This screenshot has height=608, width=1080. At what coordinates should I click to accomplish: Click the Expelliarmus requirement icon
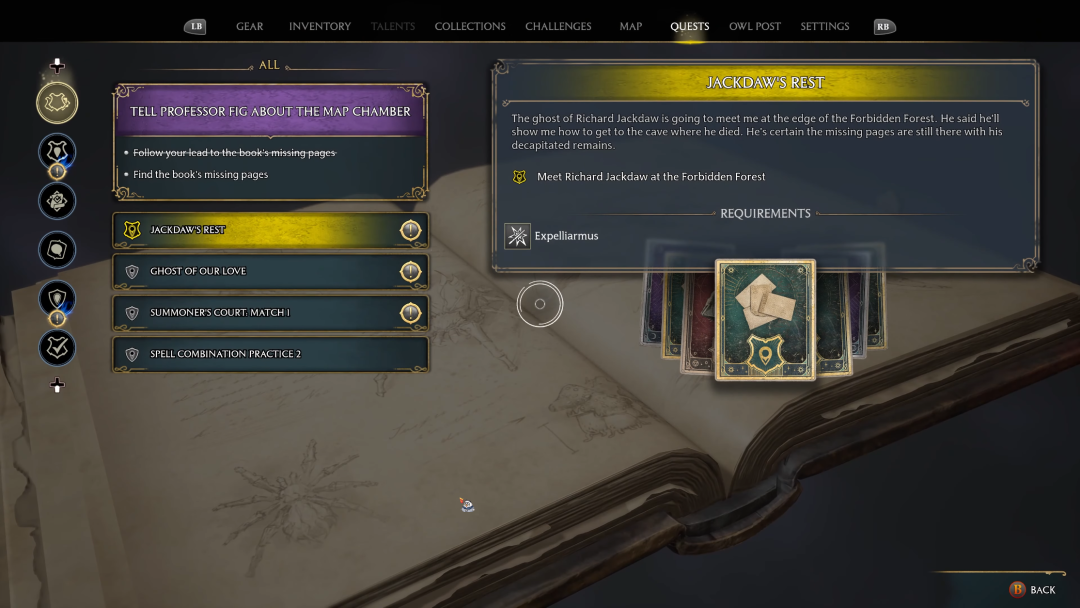[x=517, y=237]
